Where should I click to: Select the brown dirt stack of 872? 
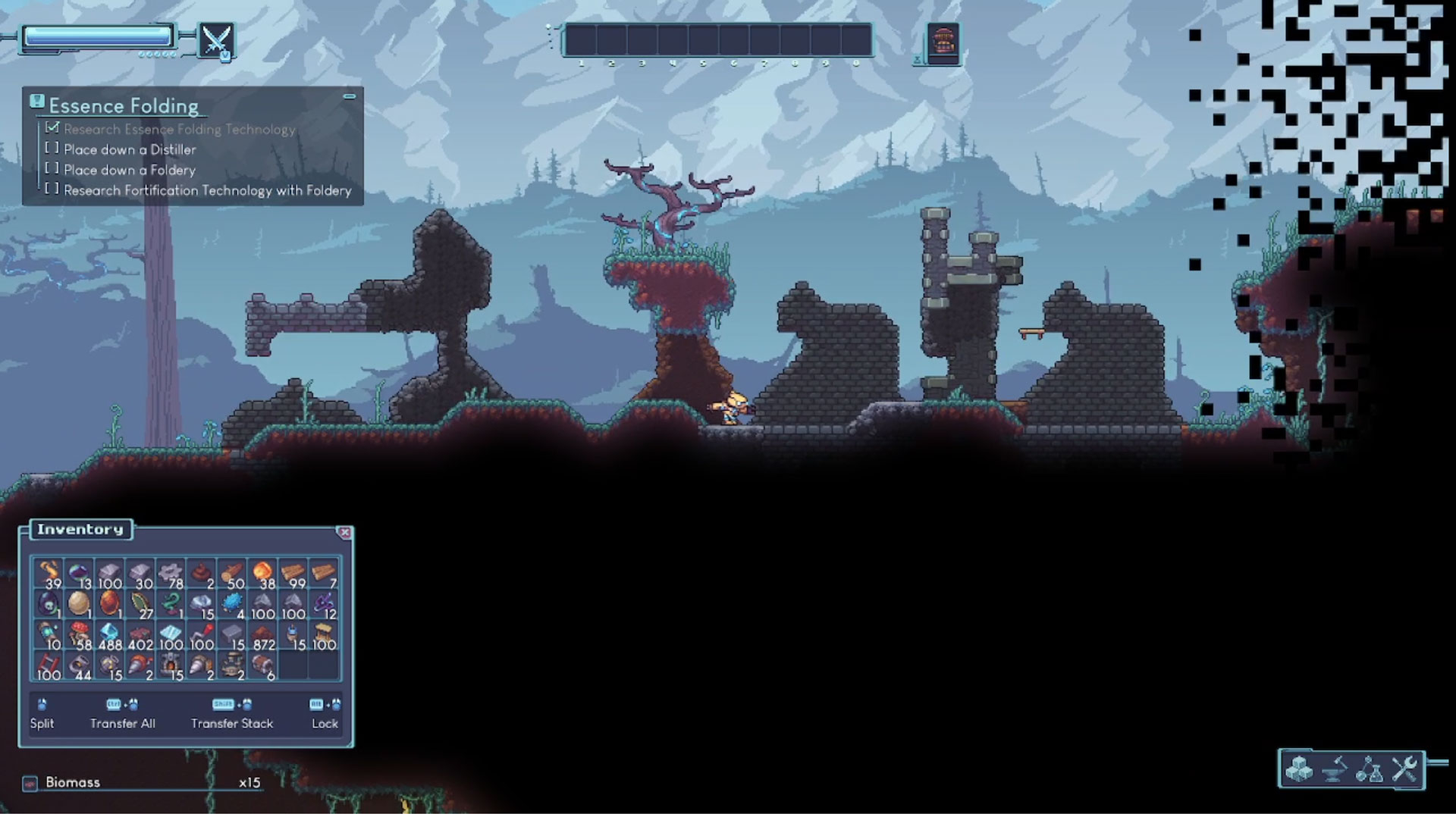(x=263, y=635)
